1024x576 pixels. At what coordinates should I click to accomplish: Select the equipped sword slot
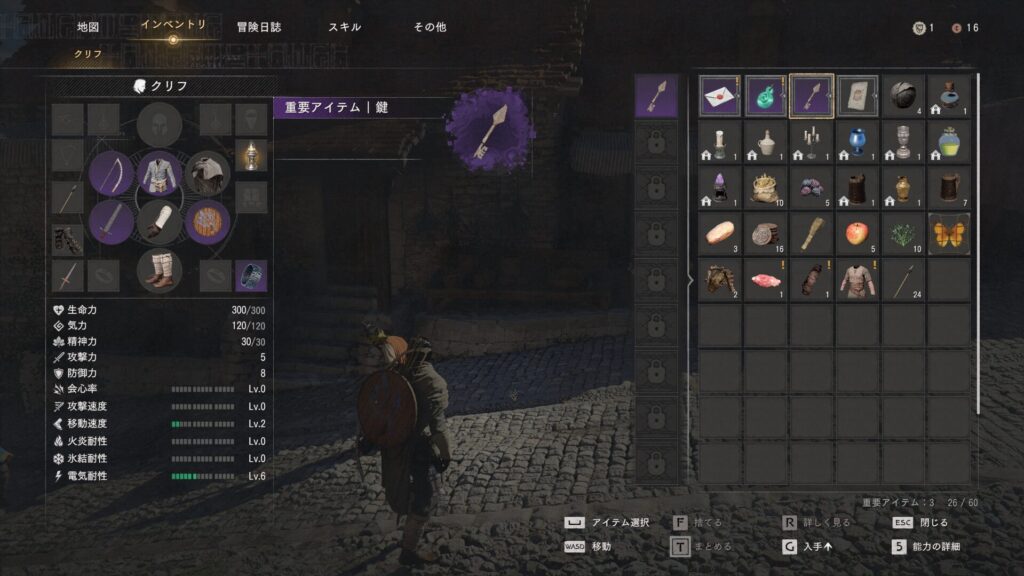pos(111,221)
